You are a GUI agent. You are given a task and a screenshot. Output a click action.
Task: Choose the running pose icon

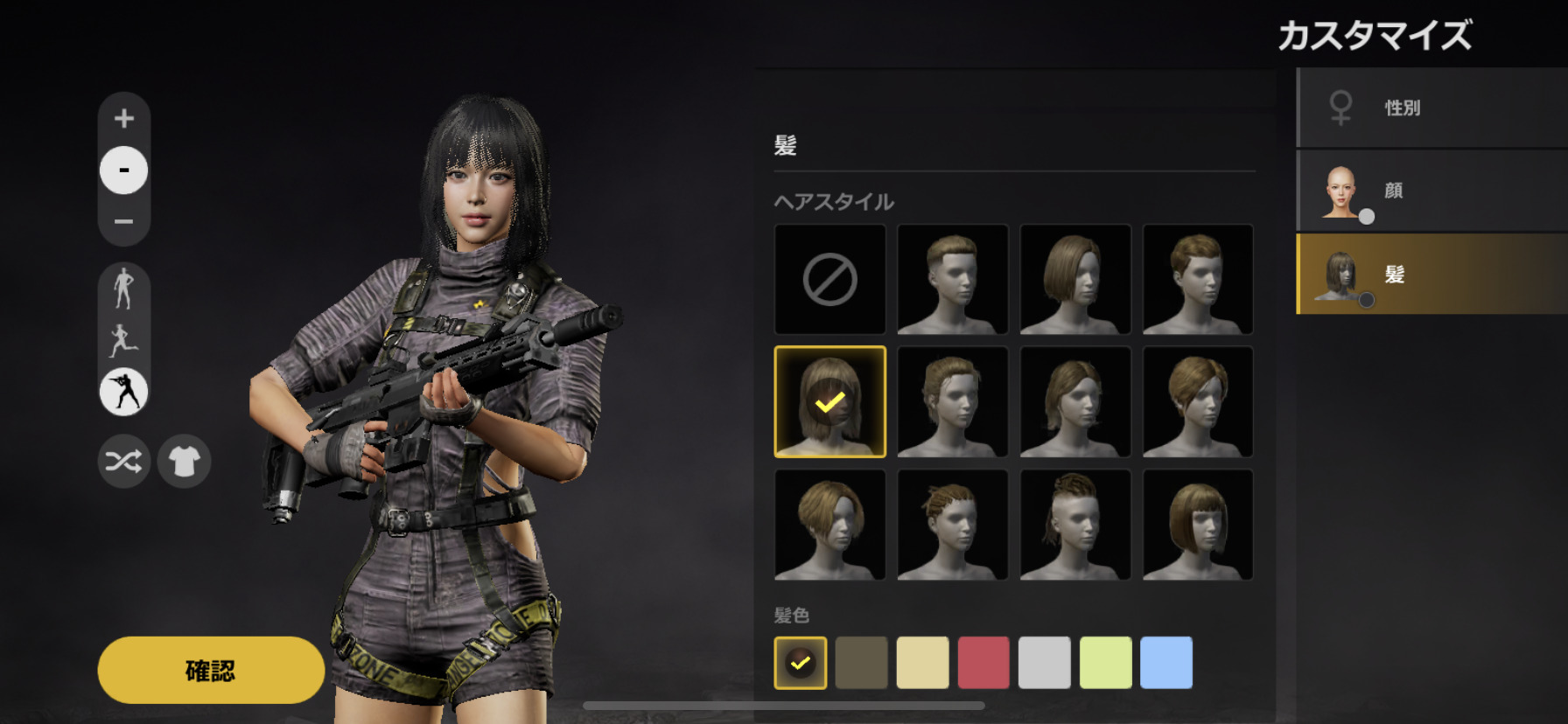[123, 340]
